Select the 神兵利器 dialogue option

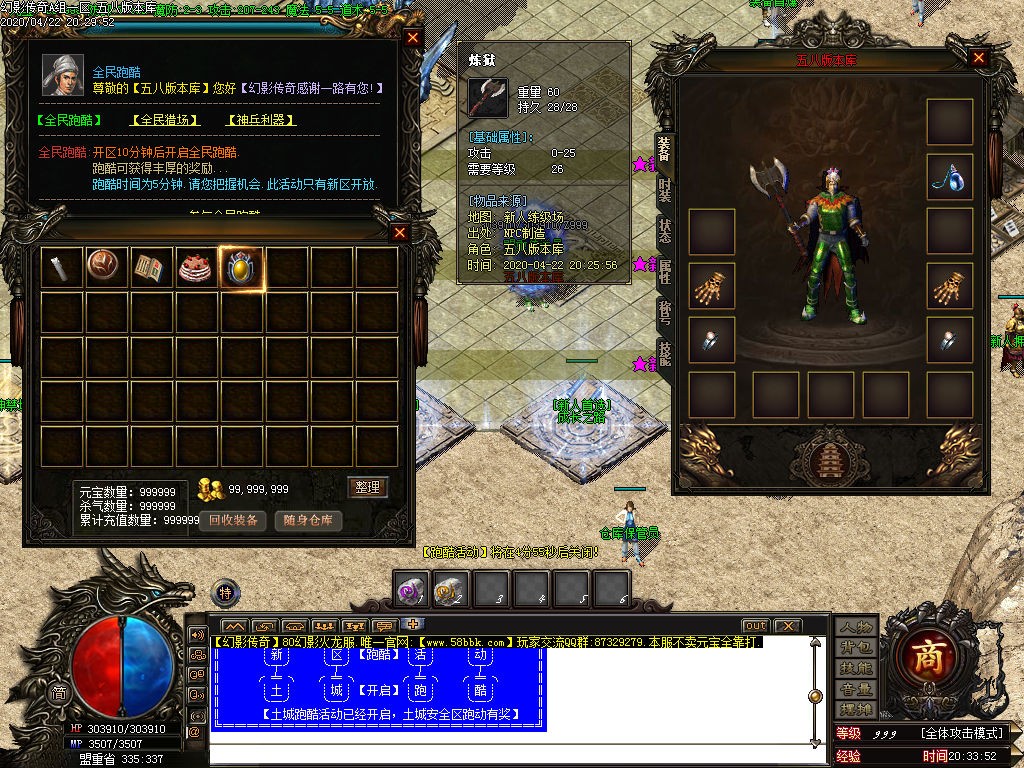click(x=261, y=120)
